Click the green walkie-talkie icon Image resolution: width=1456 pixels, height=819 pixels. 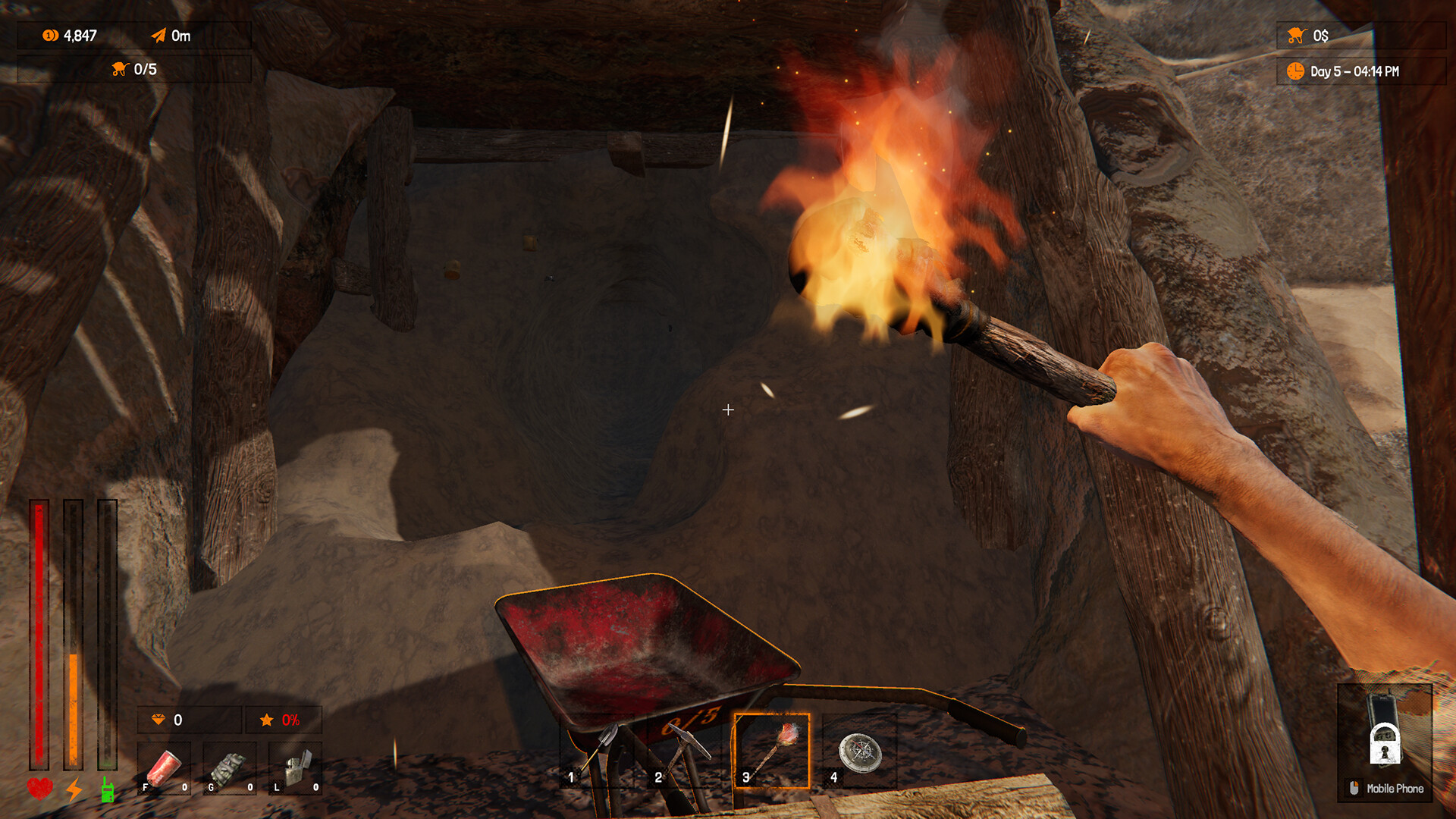[x=108, y=790]
